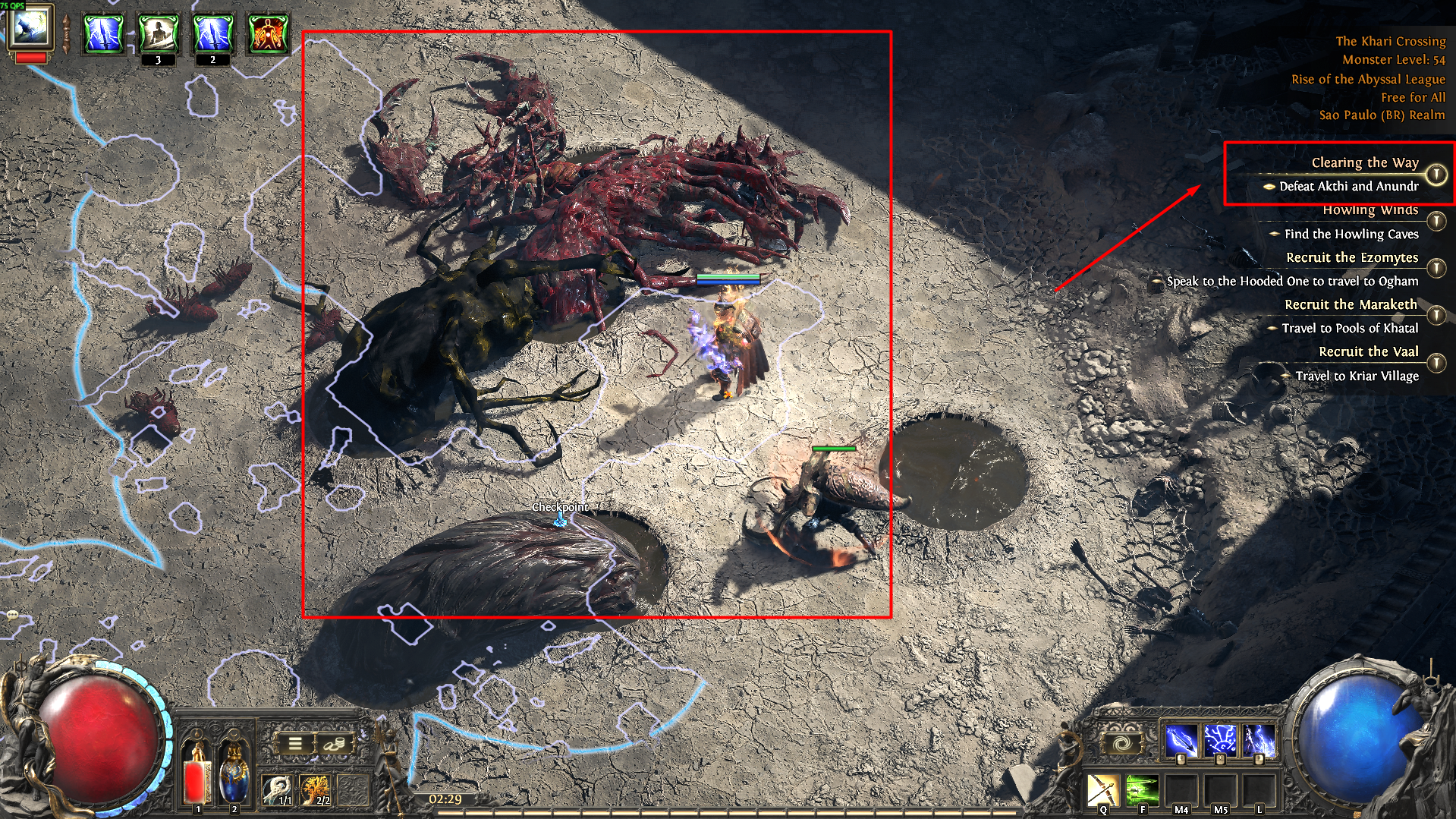This screenshot has width=1456, height=819.
Task: Select the Recruit the Ezomytes quest
Action: (x=1351, y=257)
